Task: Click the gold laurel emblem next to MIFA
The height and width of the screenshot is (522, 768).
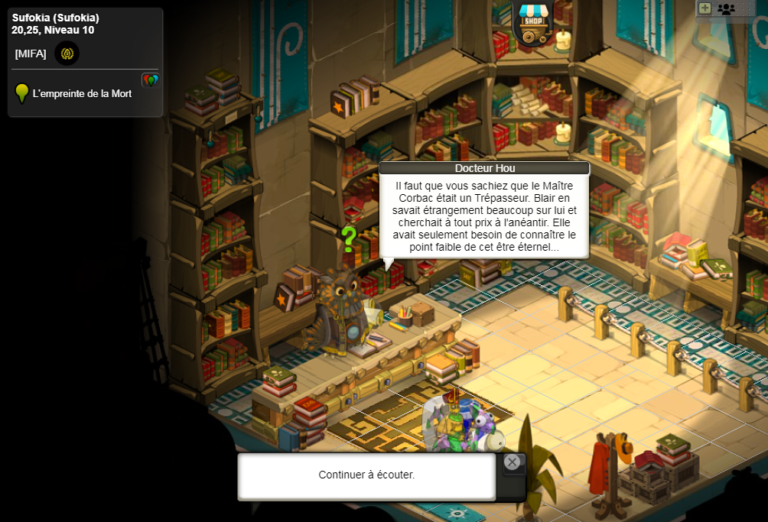Action: tap(67, 53)
